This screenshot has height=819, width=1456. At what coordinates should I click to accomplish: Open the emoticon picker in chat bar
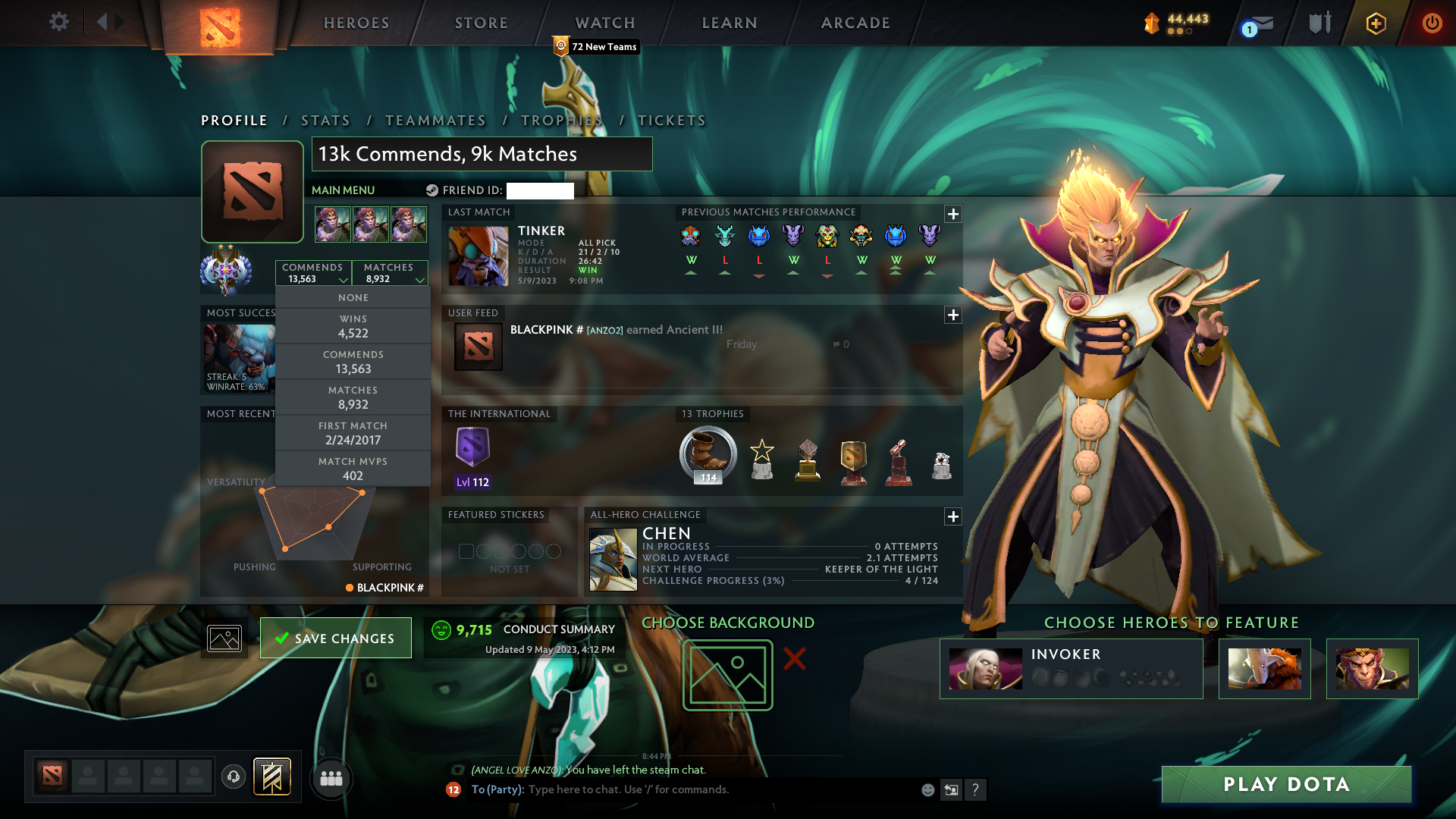[927, 789]
